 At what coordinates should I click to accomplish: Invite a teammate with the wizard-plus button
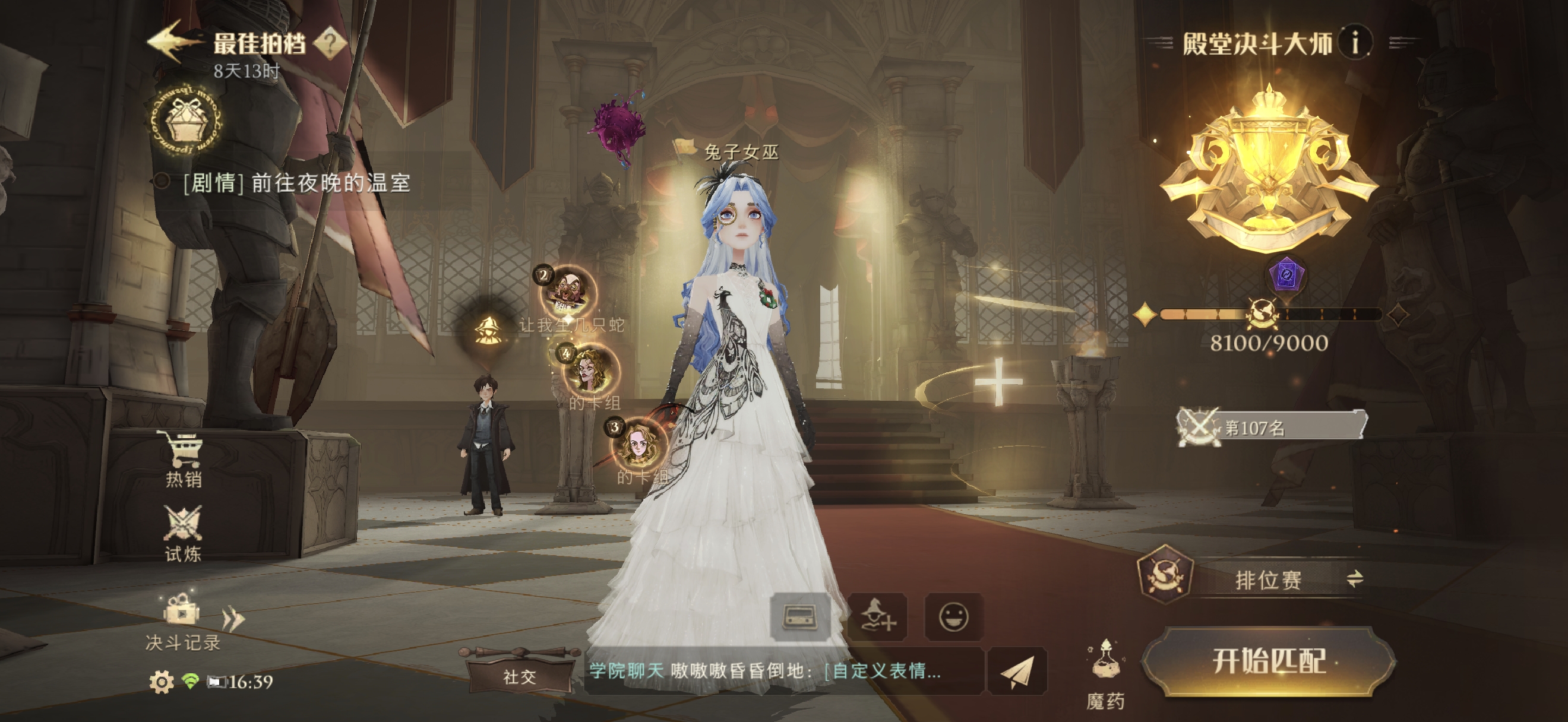[877, 617]
